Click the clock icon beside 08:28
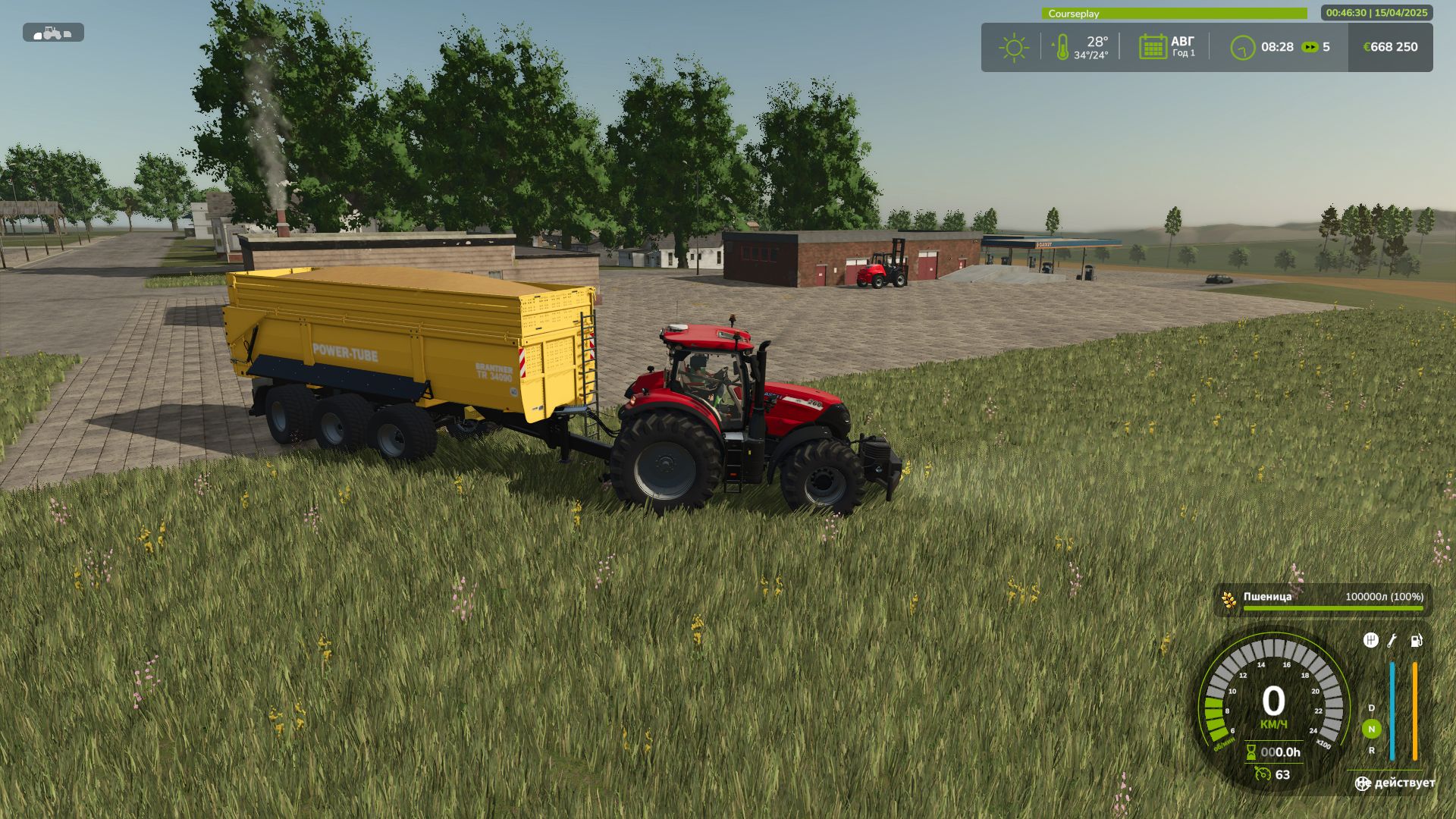The image size is (1456, 819). (1242, 48)
